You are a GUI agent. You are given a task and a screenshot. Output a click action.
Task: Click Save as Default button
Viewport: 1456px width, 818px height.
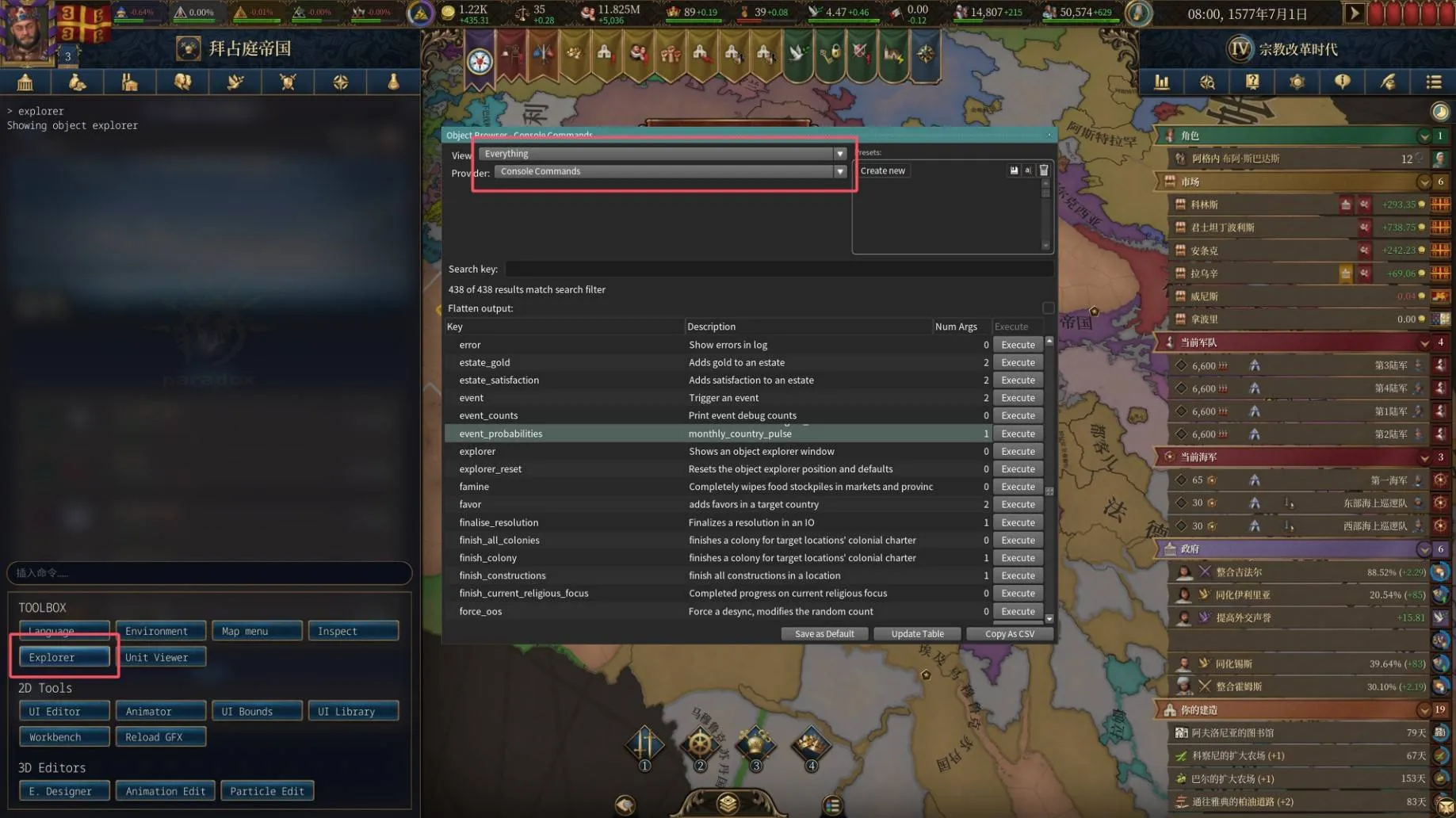[x=824, y=634]
